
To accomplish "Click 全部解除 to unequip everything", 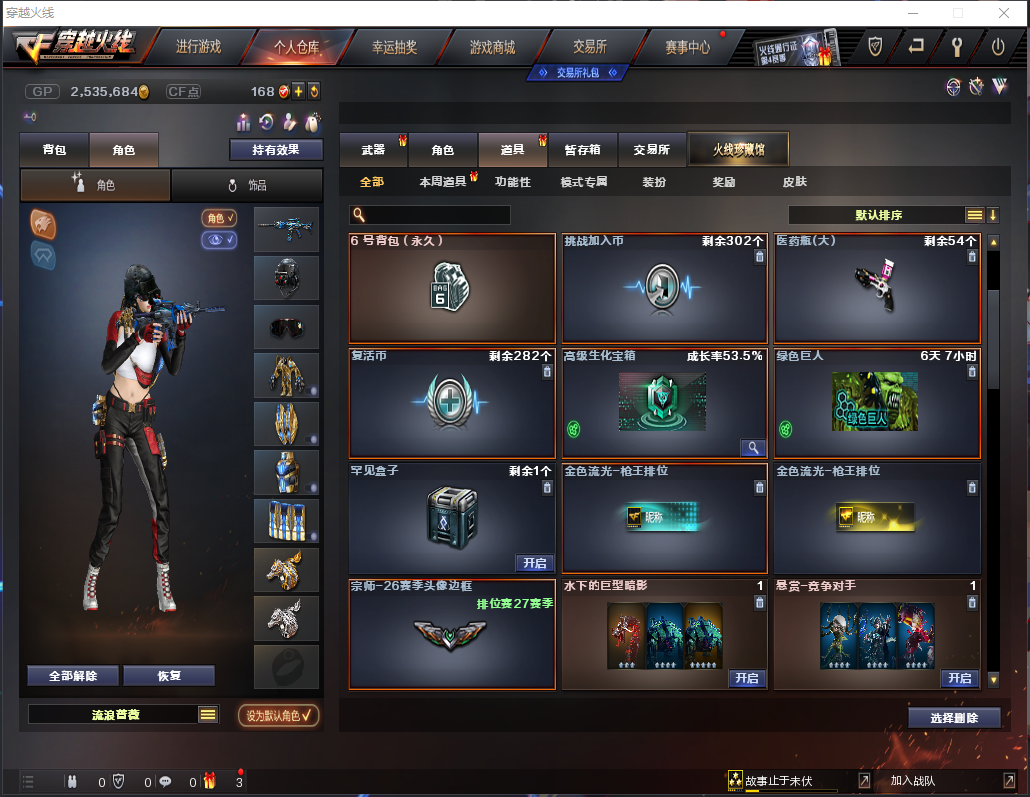I will point(73,675).
